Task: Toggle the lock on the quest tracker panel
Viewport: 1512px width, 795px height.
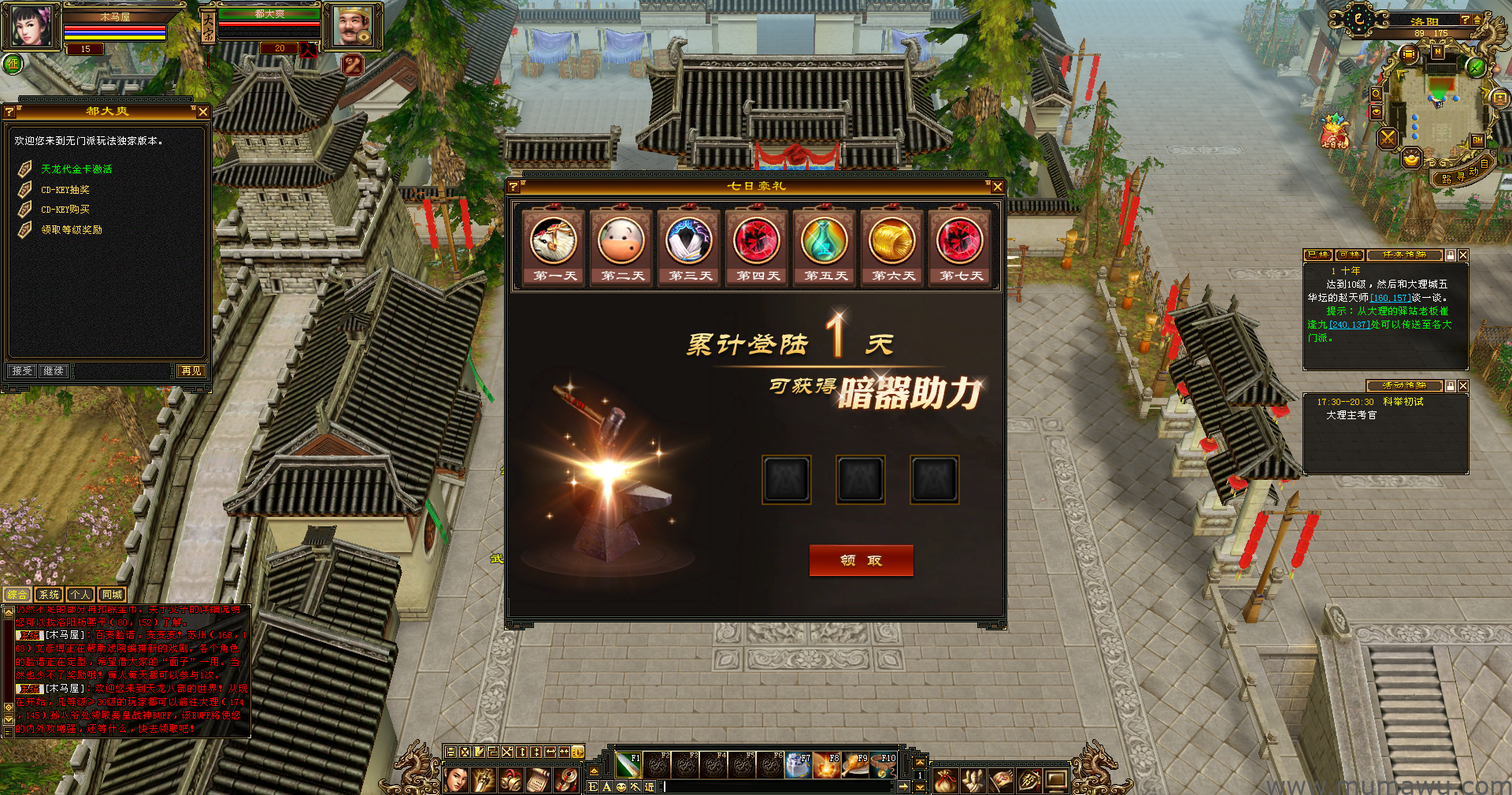Action: [x=1451, y=254]
